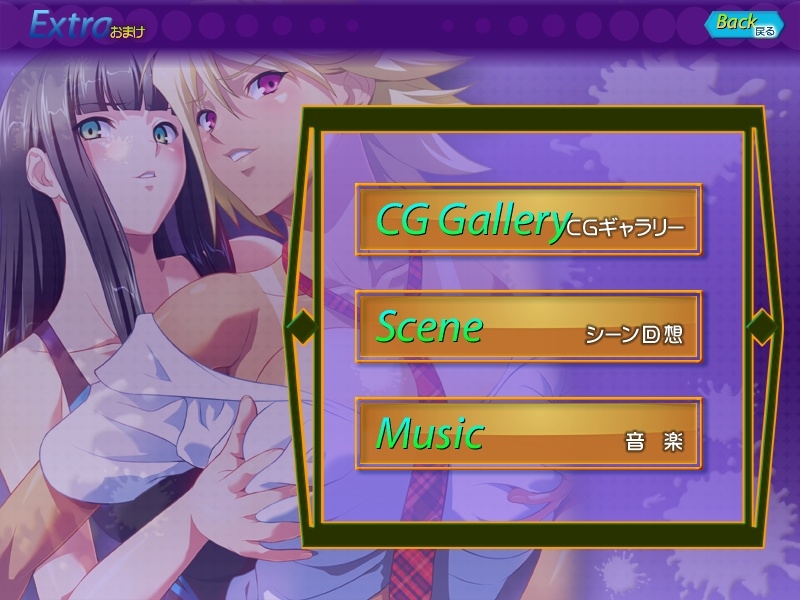This screenshot has height=600, width=800.
Task: Go back using the Back button
Action: pyautogui.click(x=744, y=24)
